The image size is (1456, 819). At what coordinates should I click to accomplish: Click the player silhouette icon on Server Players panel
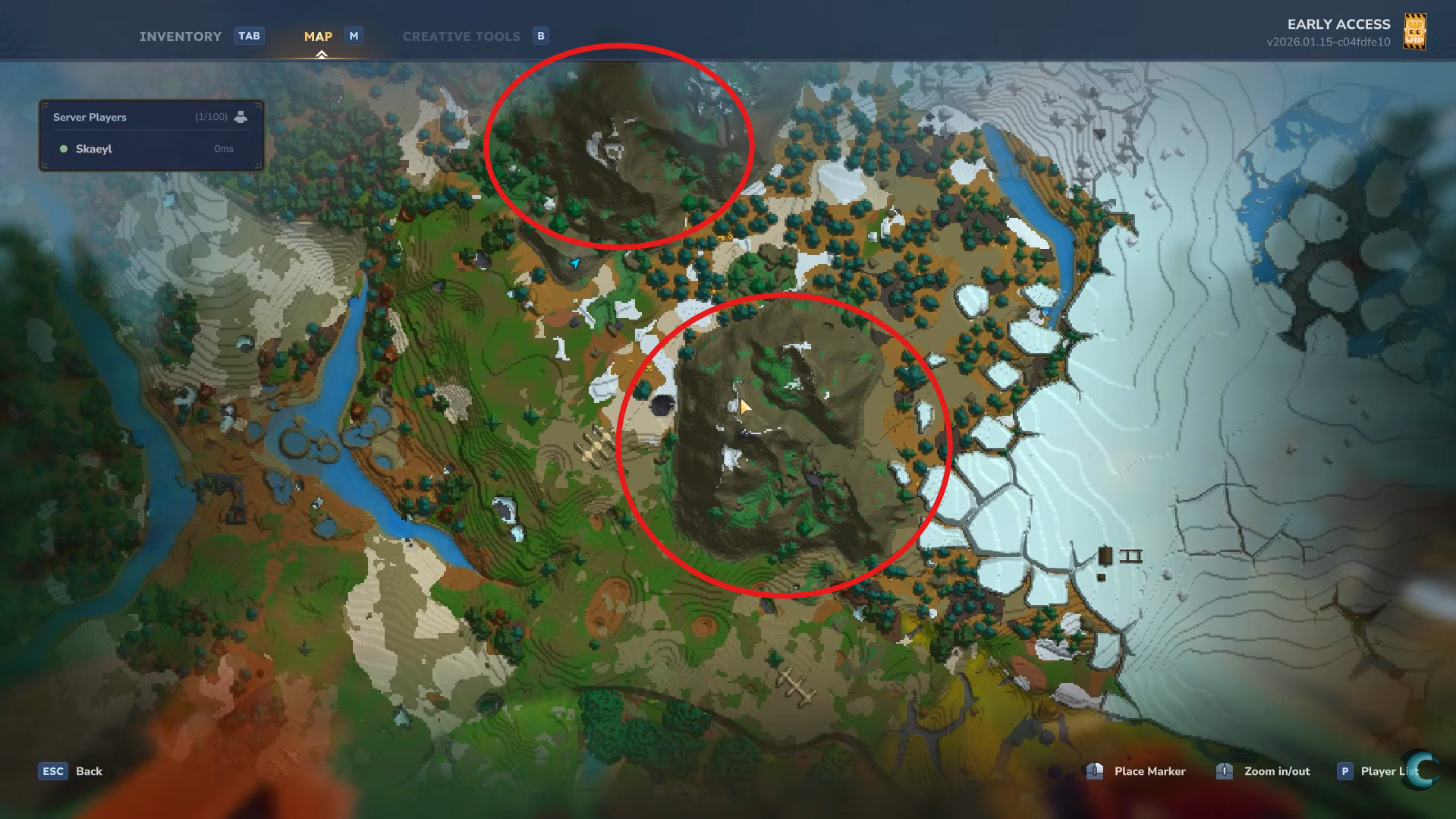(x=241, y=116)
